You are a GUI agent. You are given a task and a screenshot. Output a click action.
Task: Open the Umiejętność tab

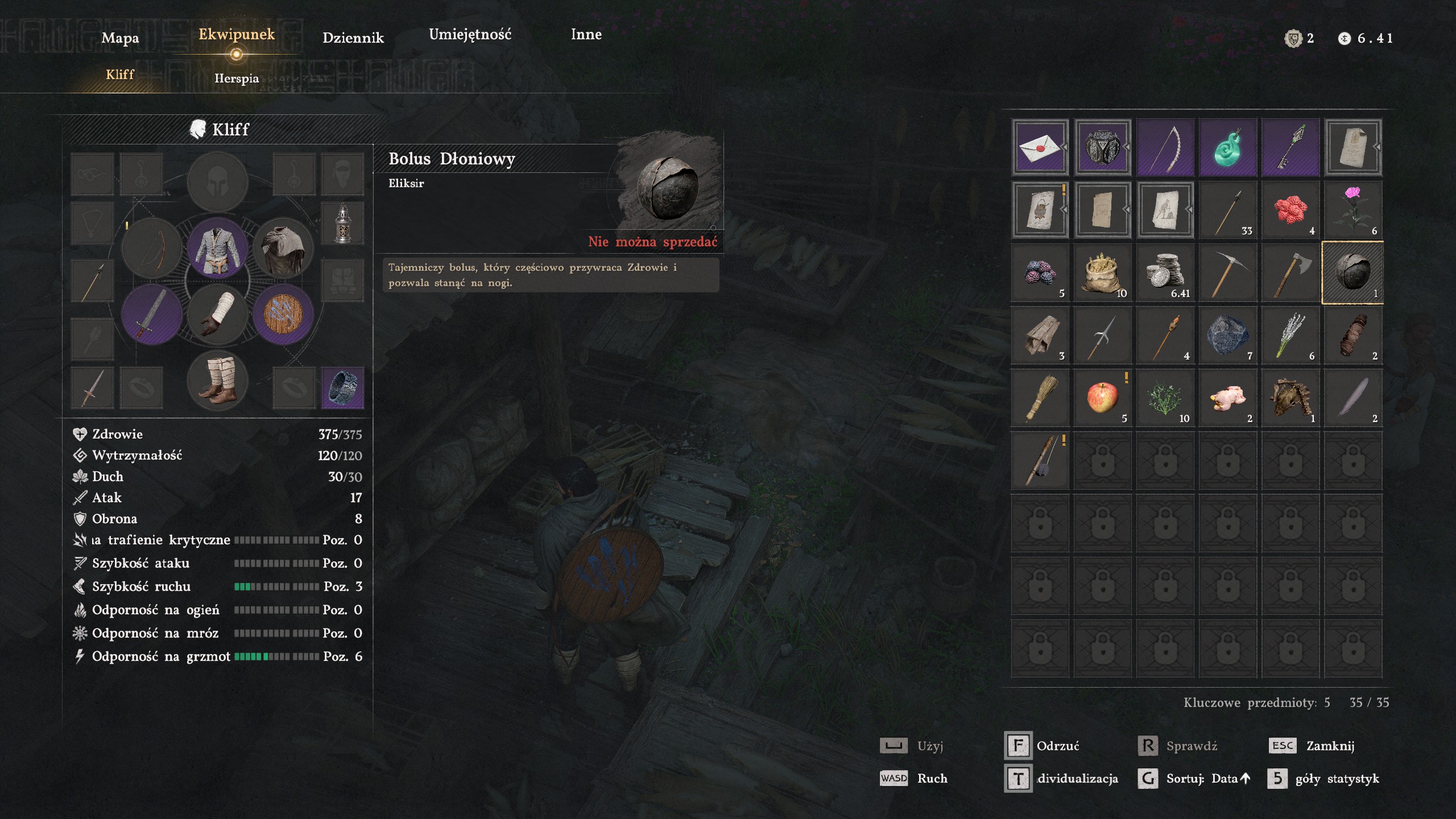(x=470, y=35)
